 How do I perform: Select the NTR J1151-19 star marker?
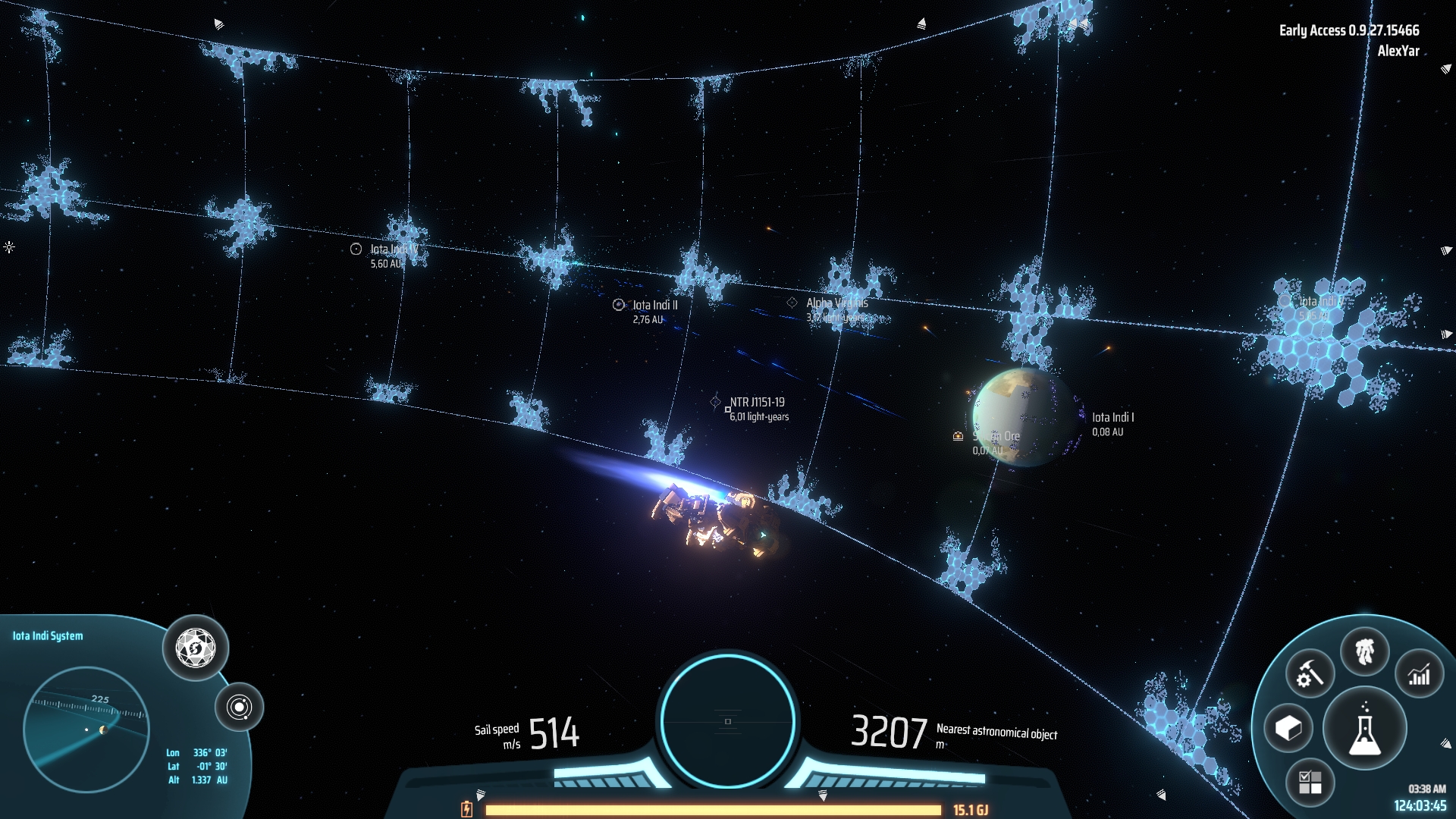(715, 402)
